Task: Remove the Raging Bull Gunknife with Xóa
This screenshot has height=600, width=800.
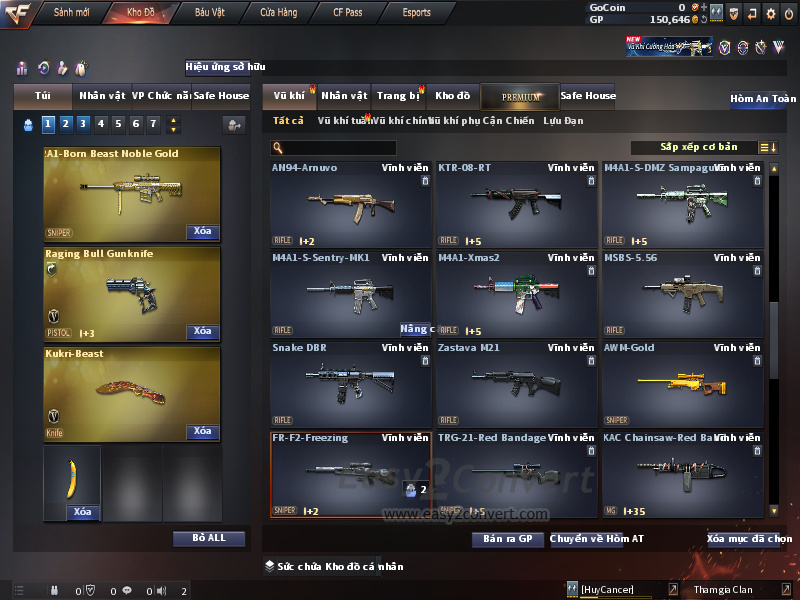Action: tap(202, 331)
